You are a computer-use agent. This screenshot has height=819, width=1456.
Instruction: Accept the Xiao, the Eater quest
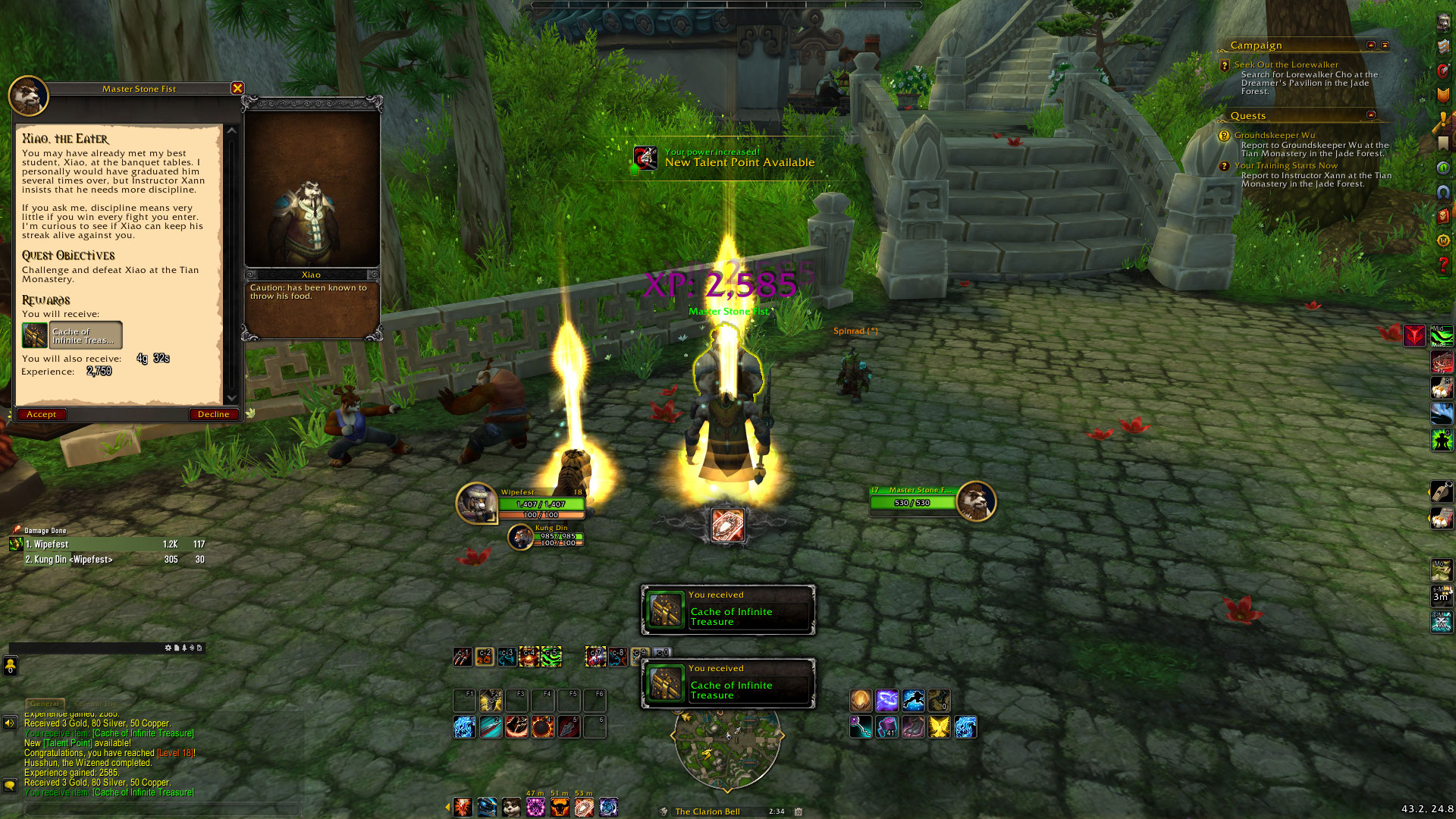(42, 414)
